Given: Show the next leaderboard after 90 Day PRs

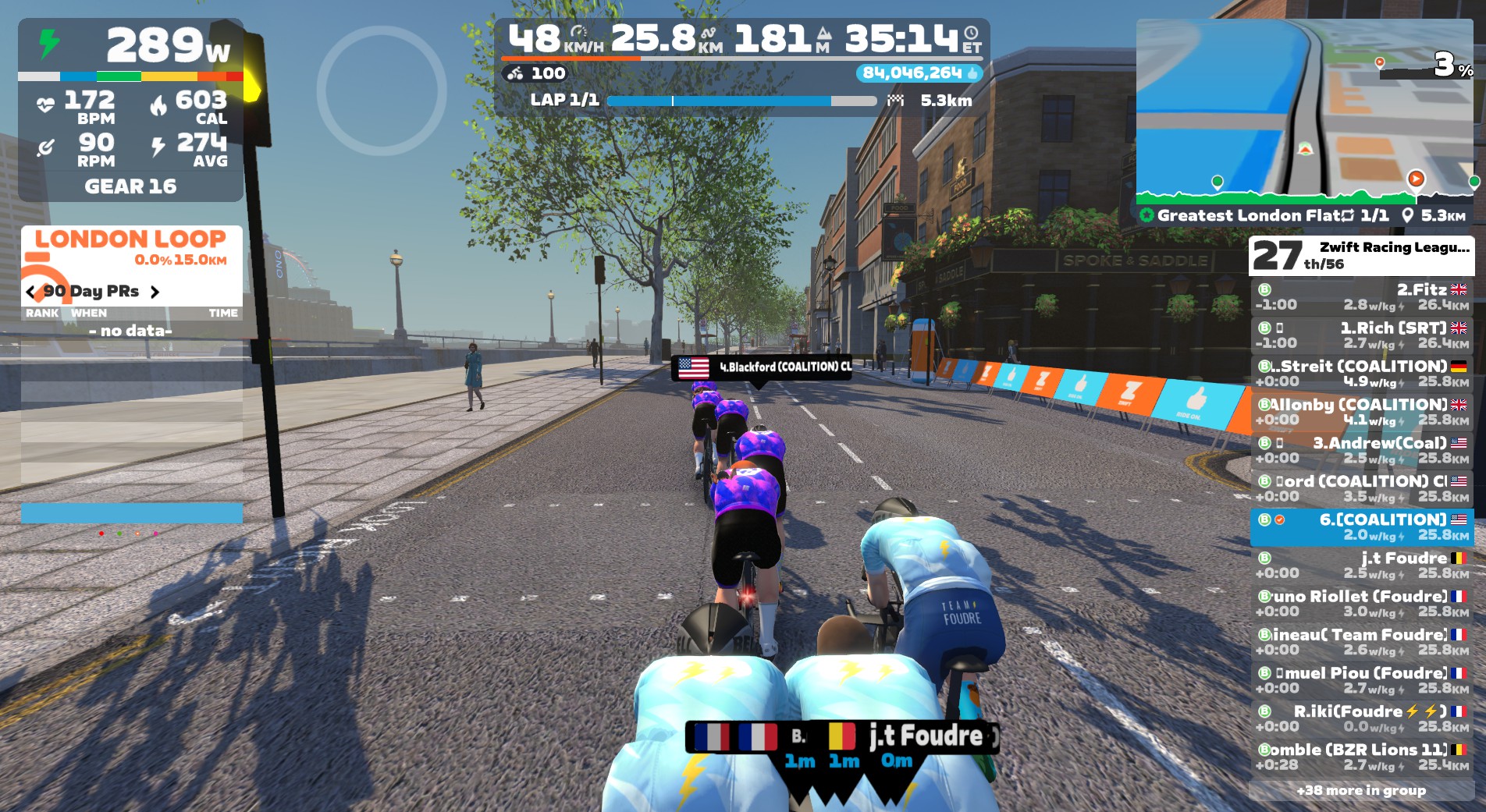Looking at the screenshot, I should pos(155,292).
